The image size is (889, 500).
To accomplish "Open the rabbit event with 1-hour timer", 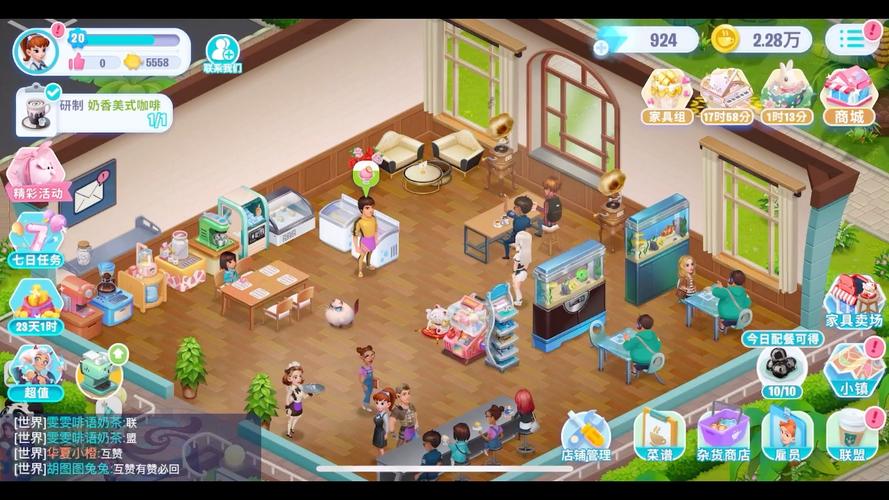I will click(787, 96).
